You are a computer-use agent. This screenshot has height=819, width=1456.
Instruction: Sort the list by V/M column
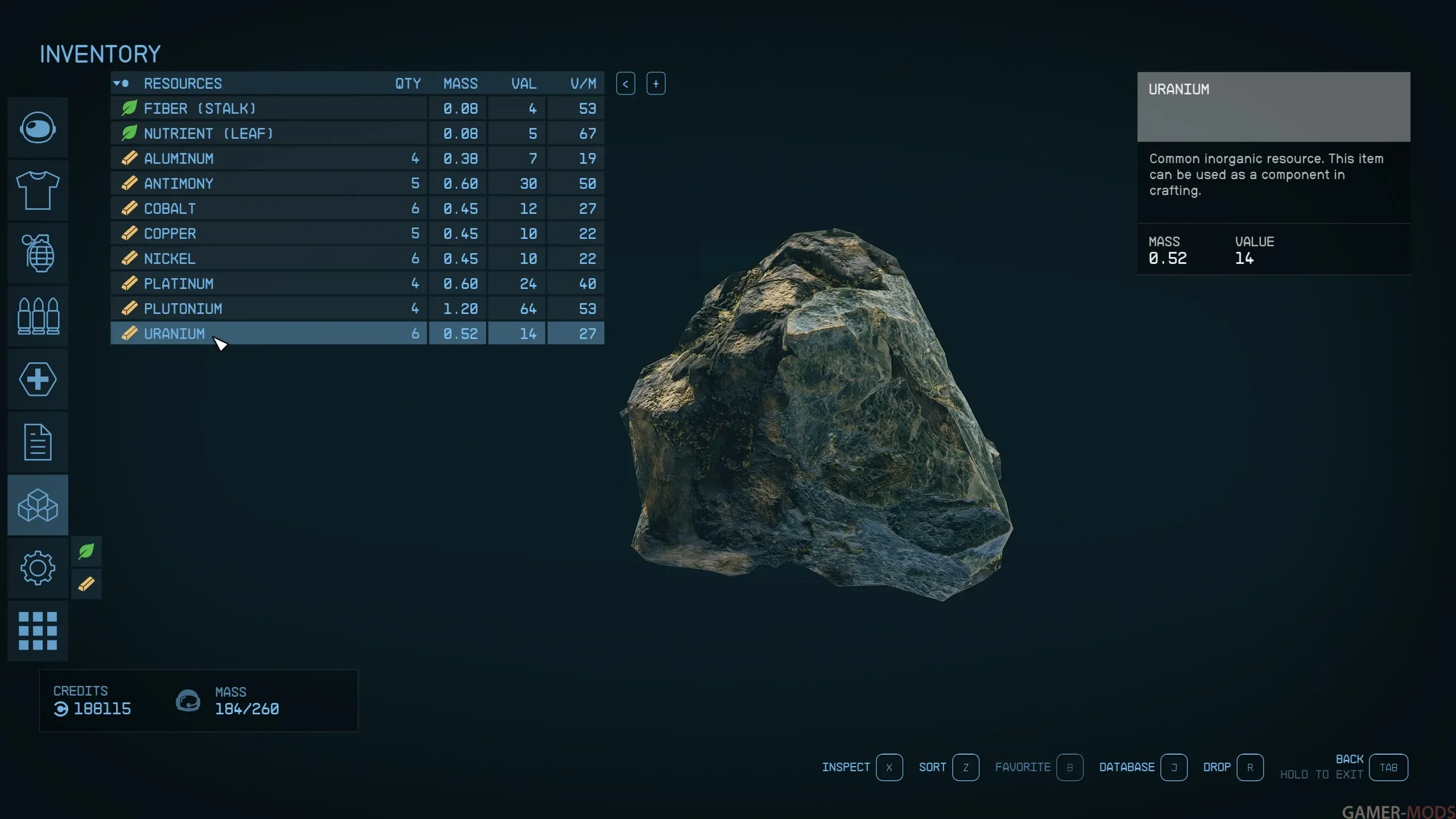583,84
